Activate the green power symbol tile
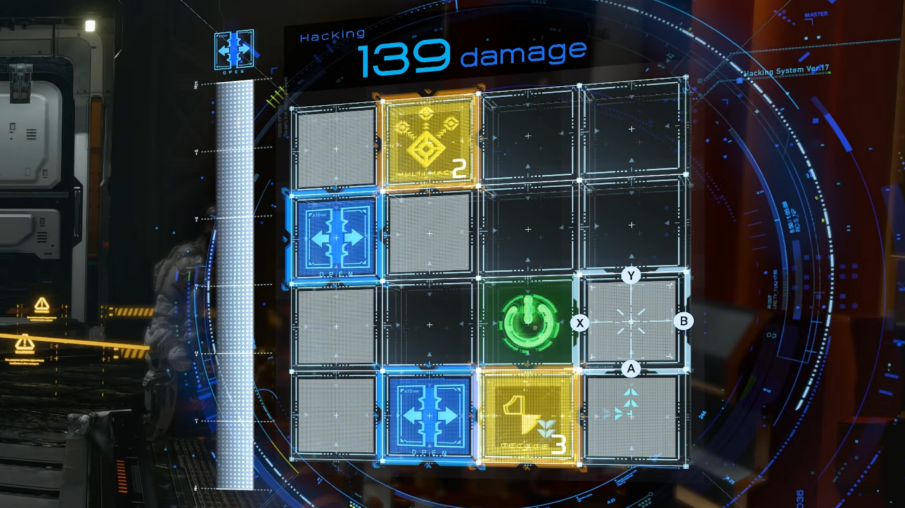The width and height of the screenshot is (905, 508). 527,322
